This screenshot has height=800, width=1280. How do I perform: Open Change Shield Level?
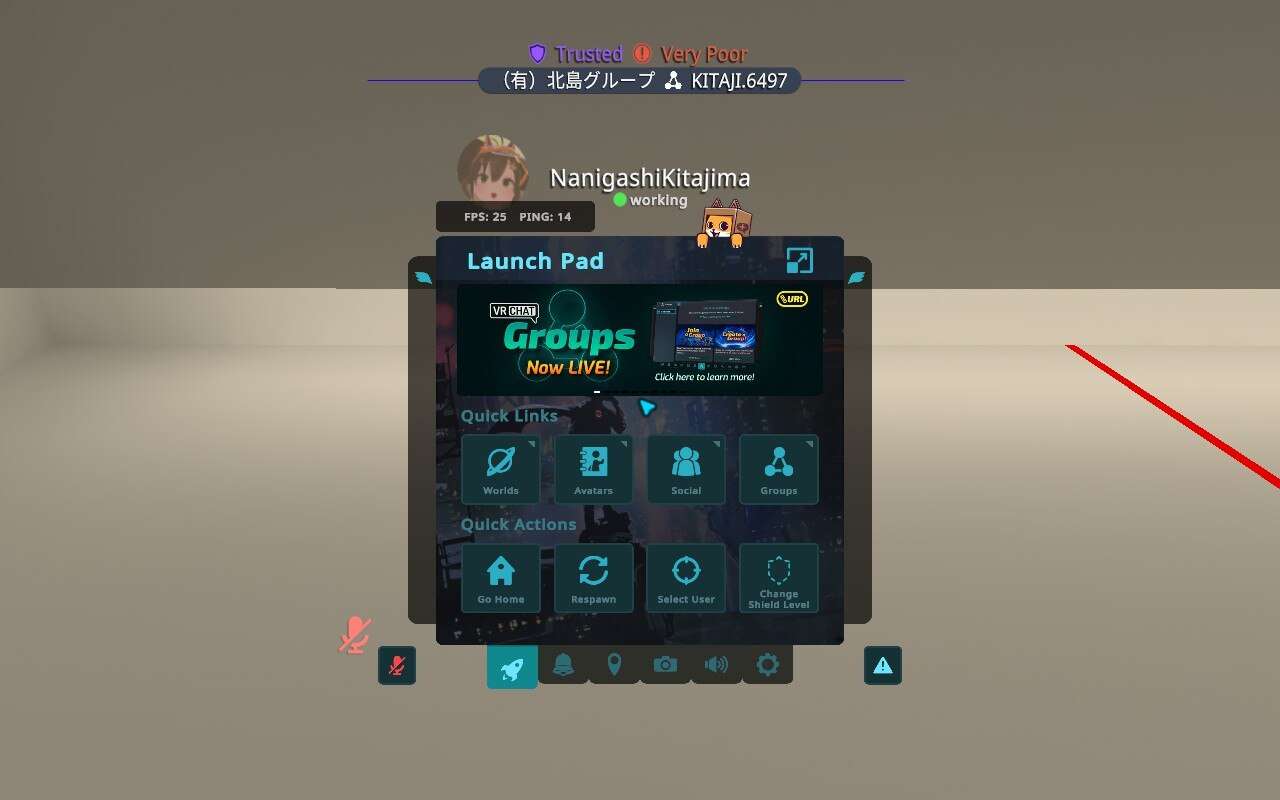pos(779,578)
